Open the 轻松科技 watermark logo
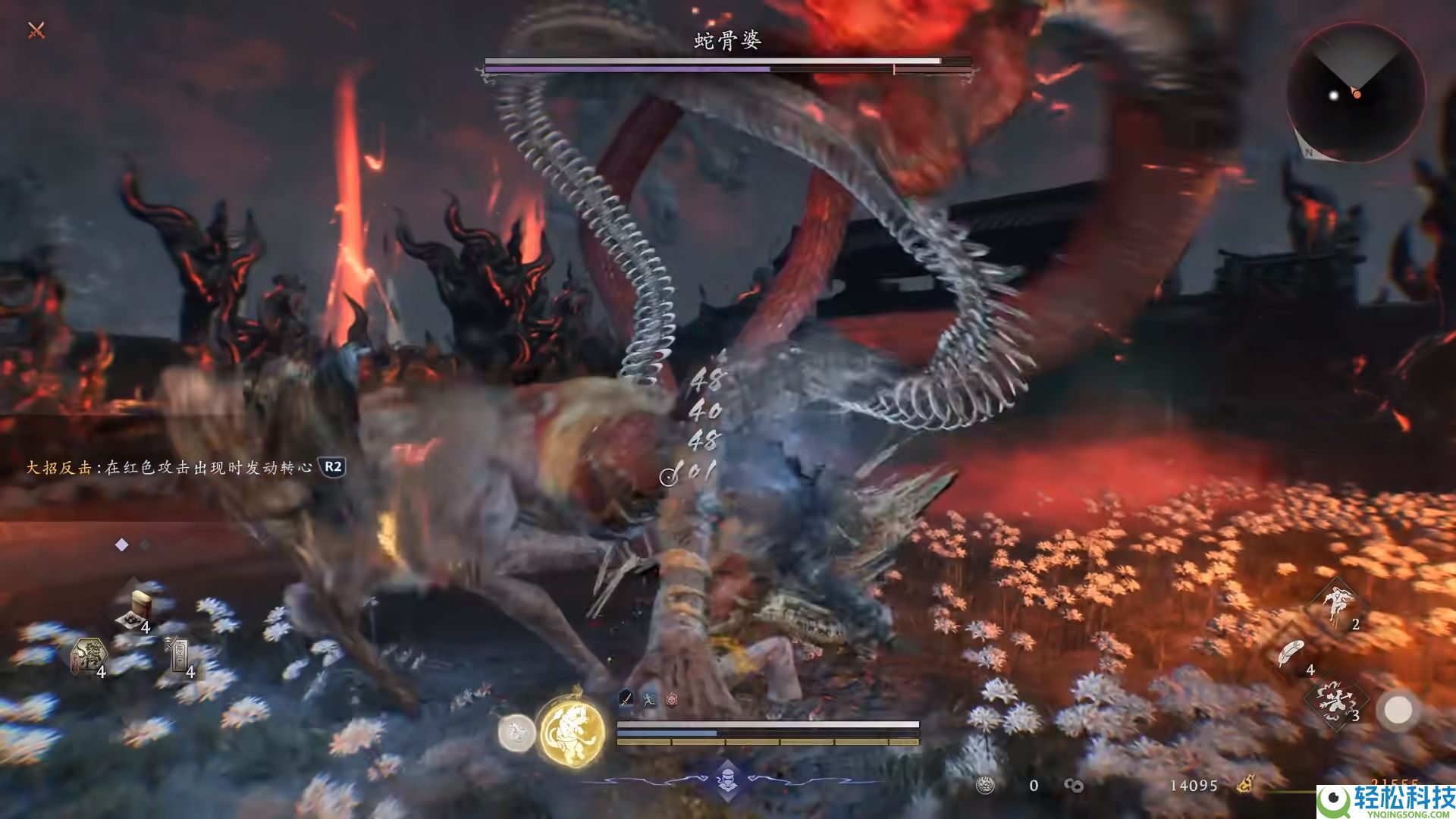Viewport: 1456px width, 819px height. (1385, 801)
